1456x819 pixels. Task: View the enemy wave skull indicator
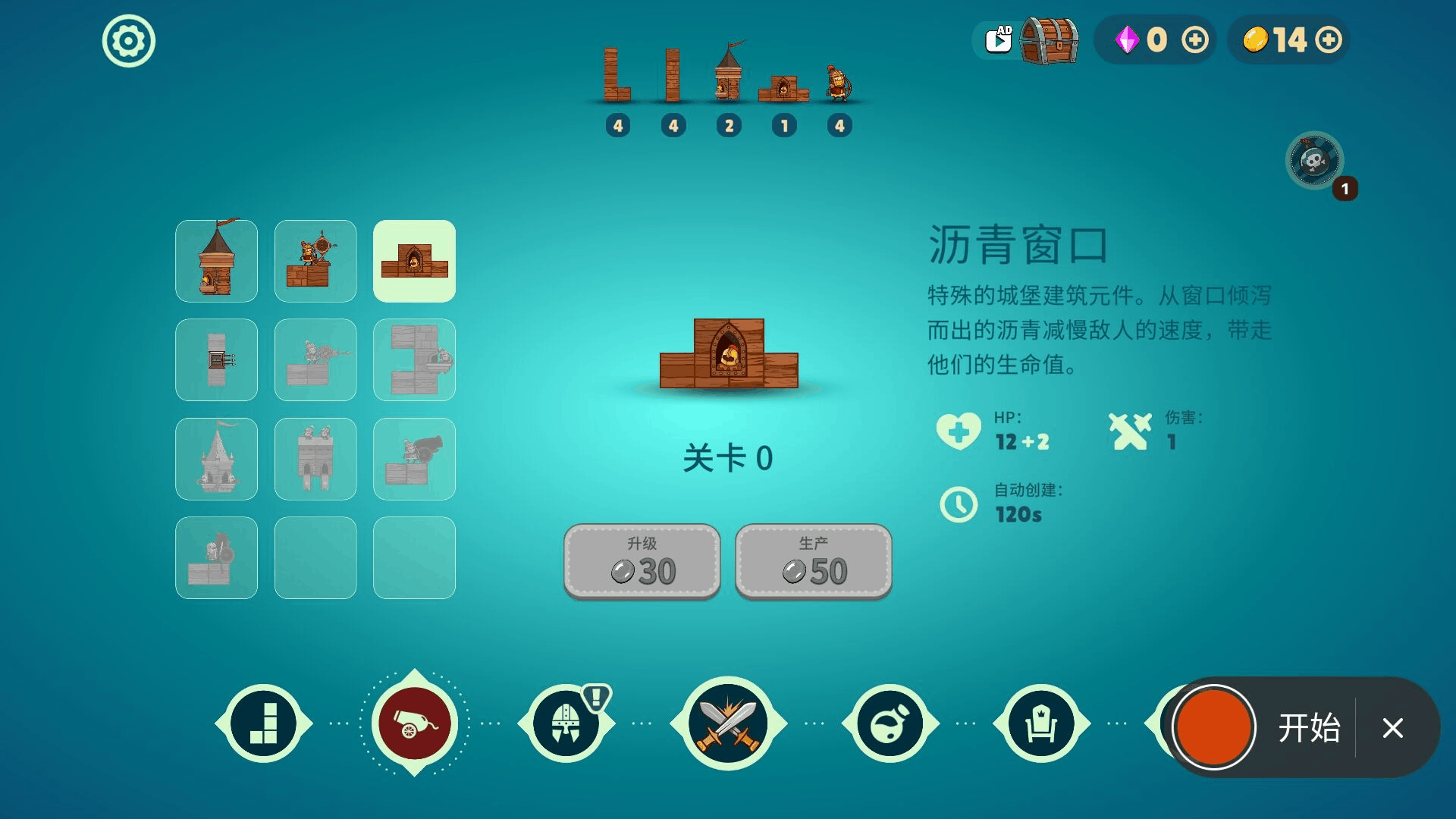[1316, 160]
